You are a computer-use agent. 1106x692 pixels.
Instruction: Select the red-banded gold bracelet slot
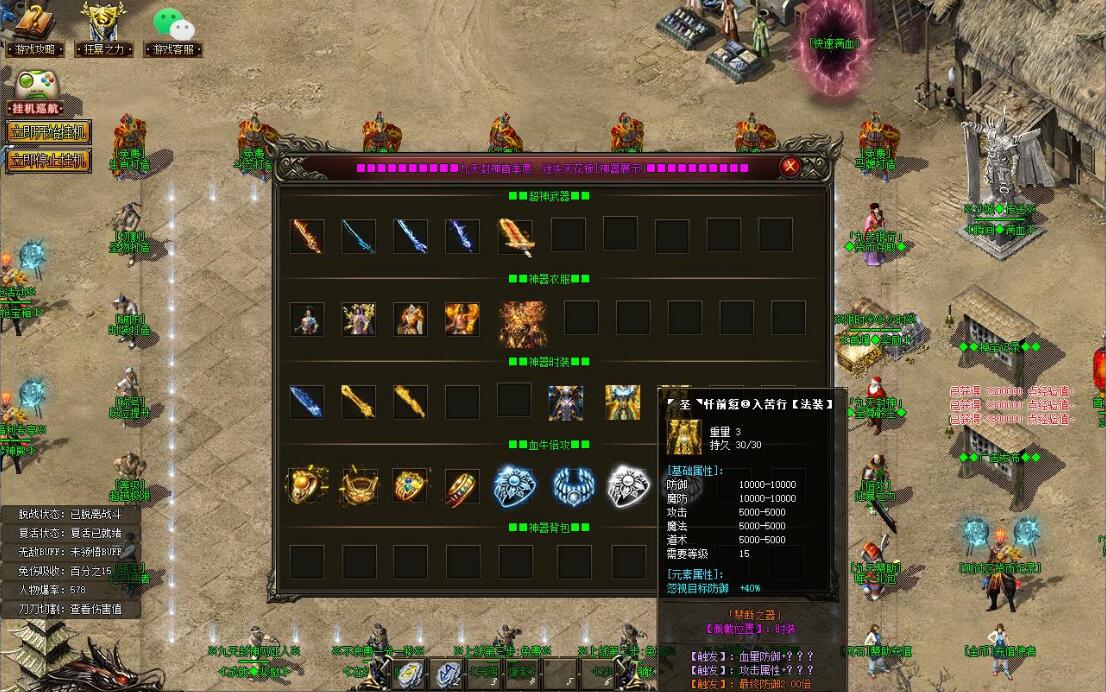(462, 486)
